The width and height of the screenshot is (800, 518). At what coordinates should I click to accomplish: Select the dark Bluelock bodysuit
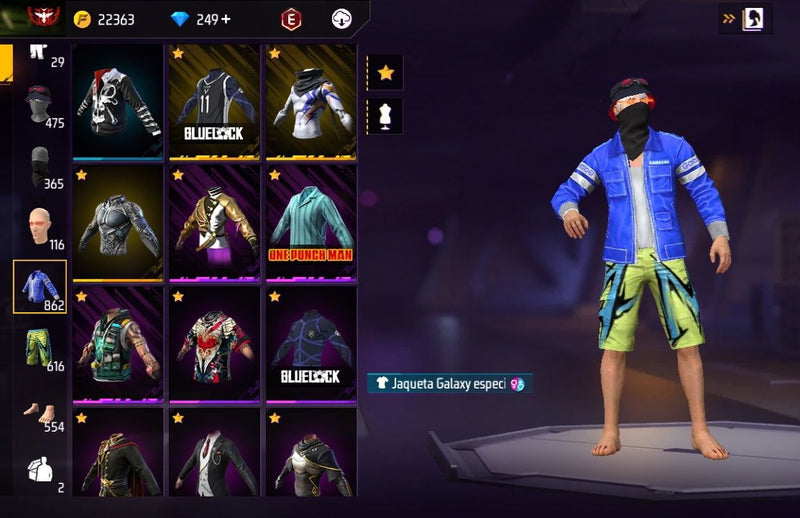310,344
